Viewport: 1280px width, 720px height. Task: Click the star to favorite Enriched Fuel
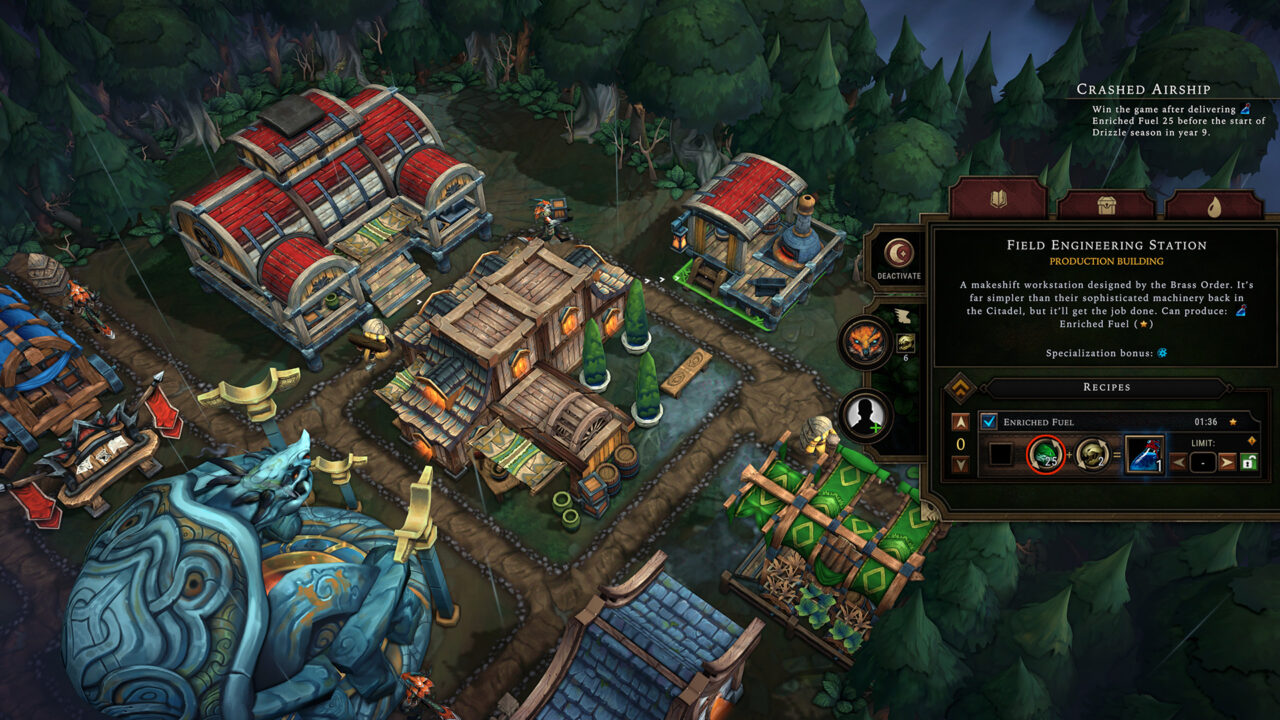1232,420
